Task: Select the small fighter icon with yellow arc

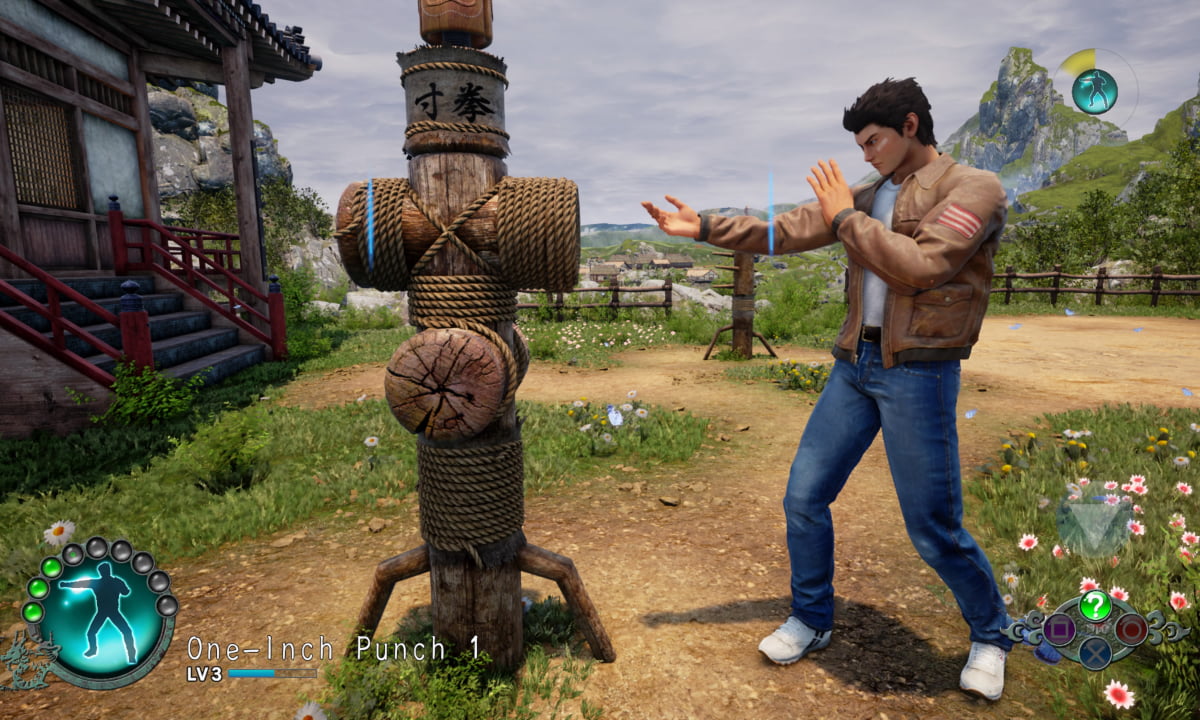Action: click(x=1094, y=90)
